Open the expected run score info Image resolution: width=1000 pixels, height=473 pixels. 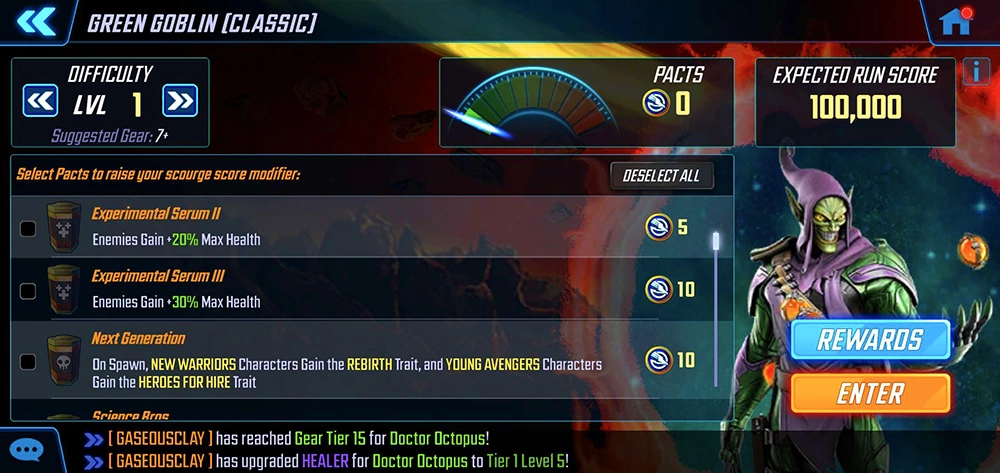977,71
